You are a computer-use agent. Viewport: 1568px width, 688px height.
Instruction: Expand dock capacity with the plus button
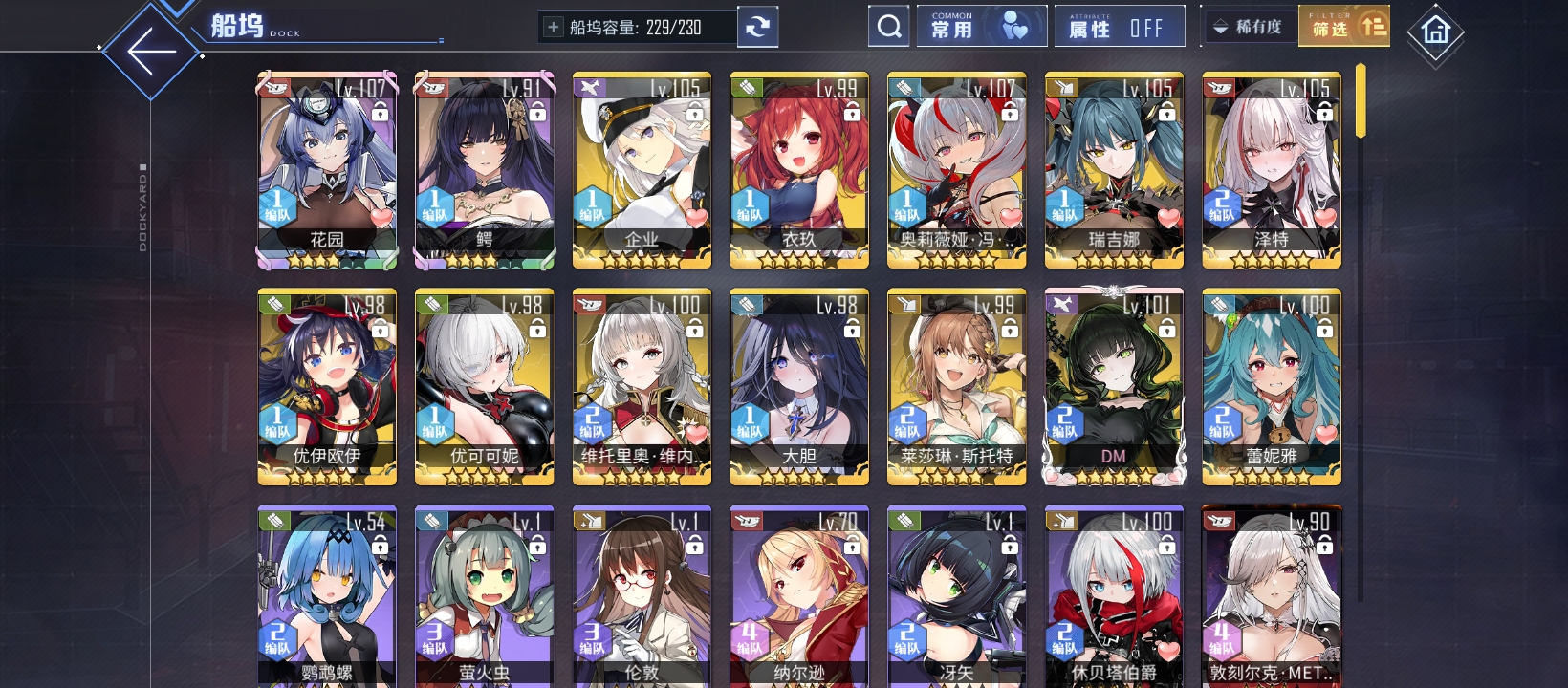tap(553, 27)
